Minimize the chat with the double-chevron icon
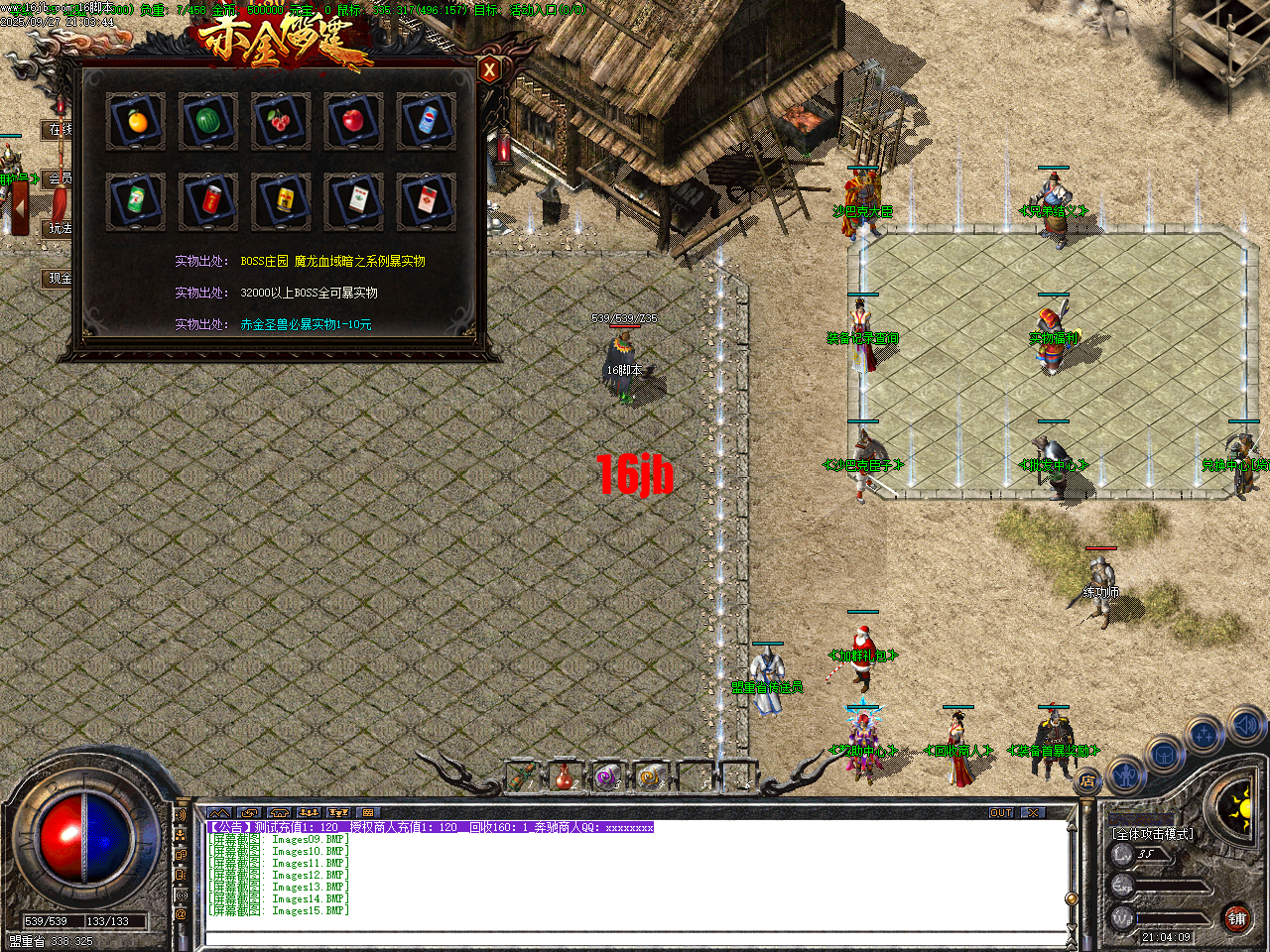Screen dimensions: 1270x952 pyautogui.click(x=219, y=813)
